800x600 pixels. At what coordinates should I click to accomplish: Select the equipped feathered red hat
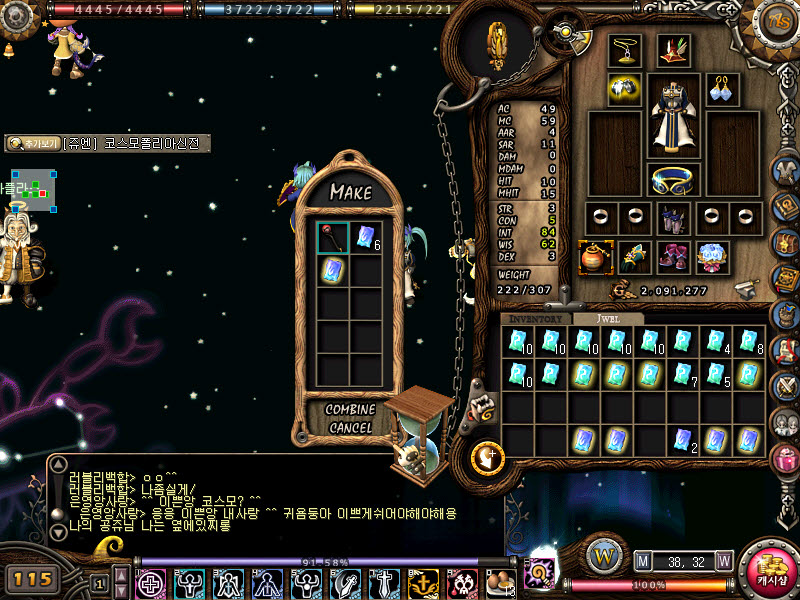click(673, 51)
